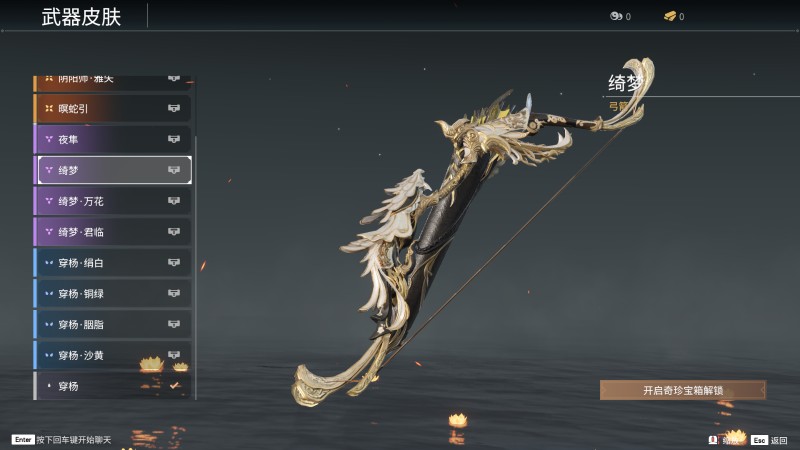This screenshot has height=450, width=800.
Task: Choose the 绮梦·君临 skin
Action: [112, 232]
